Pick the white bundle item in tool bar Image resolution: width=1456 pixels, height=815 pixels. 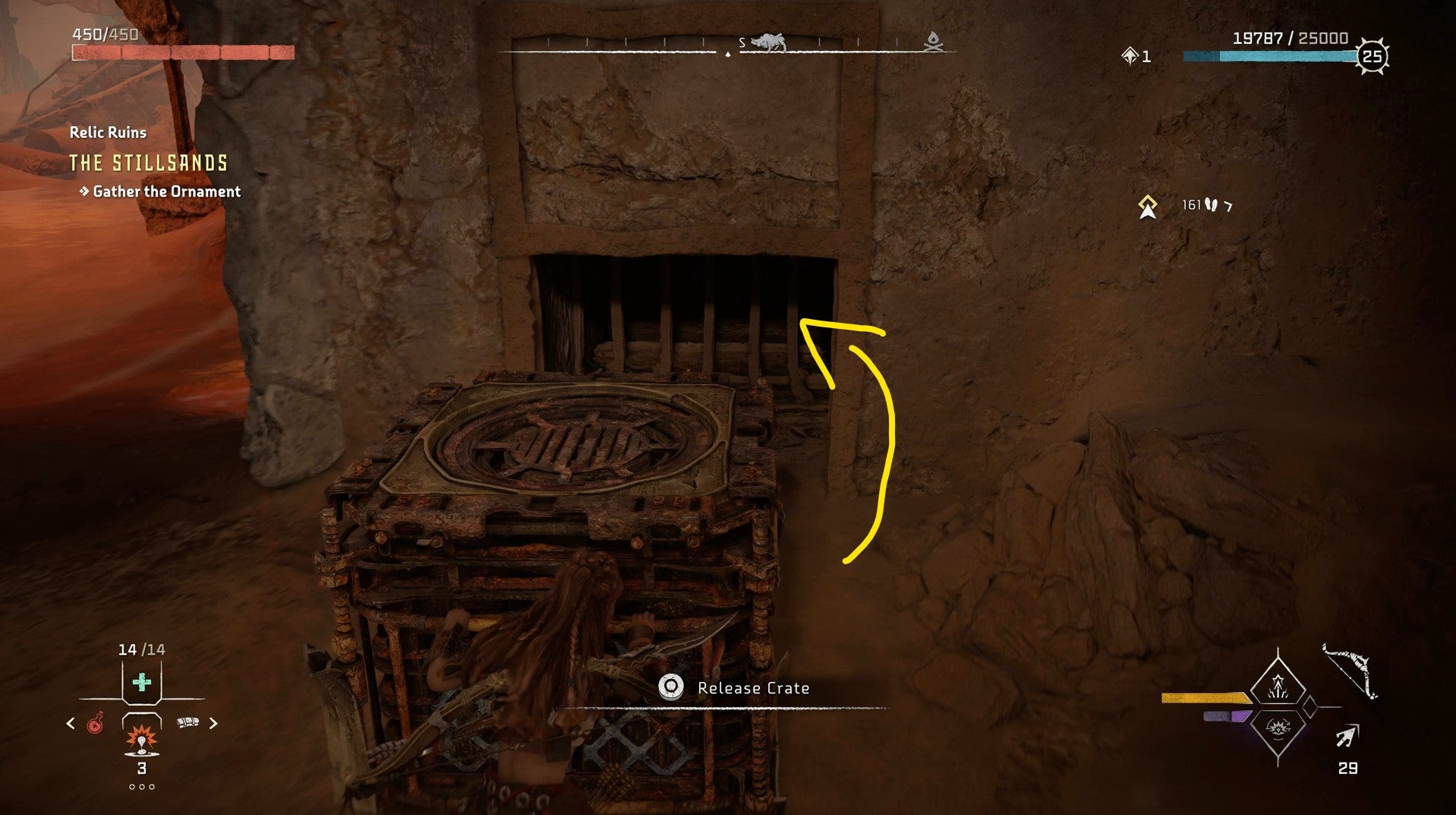tap(188, 722)
